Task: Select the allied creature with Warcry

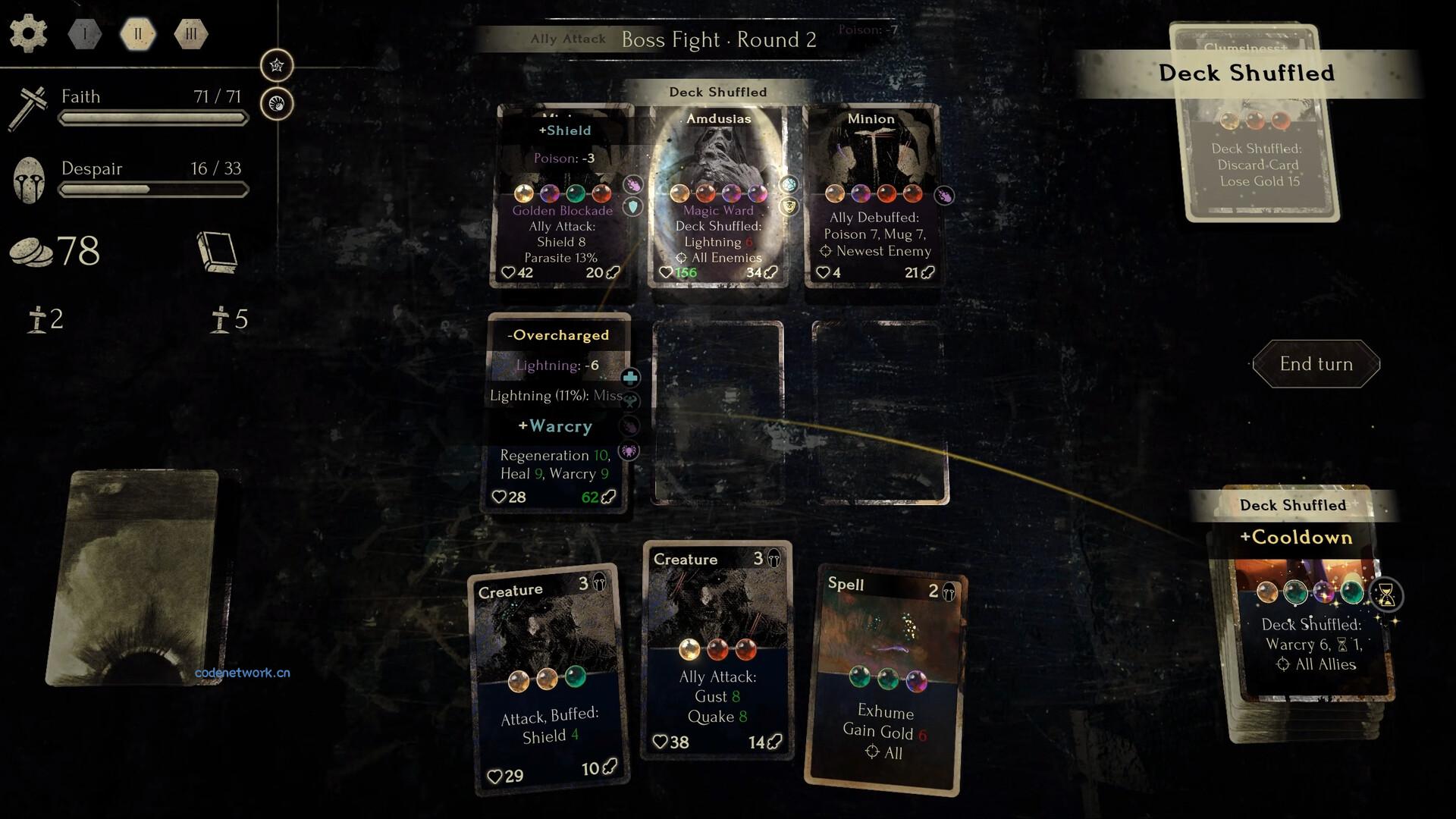Action: pyautogui.click(x=560, y=413)
